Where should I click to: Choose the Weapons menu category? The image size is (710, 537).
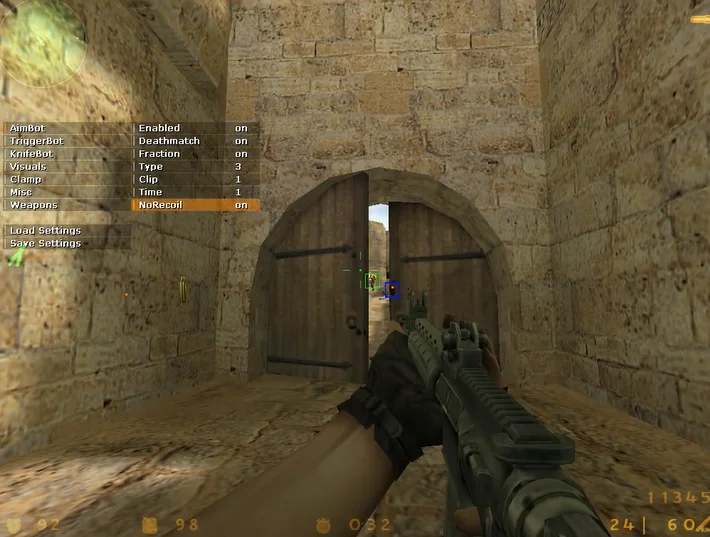(66, 205)
